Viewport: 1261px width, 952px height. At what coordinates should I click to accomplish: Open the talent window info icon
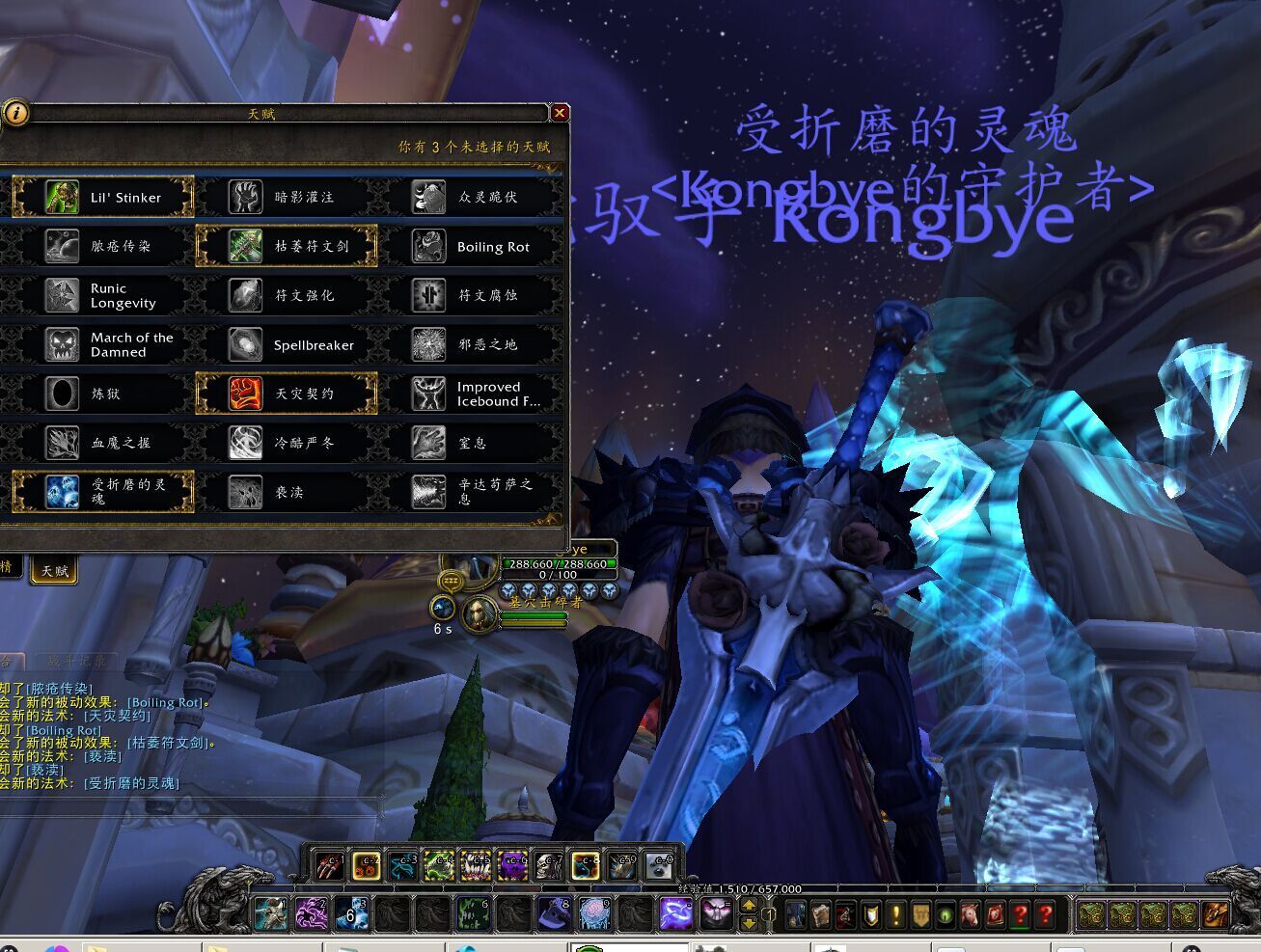[15, 113]
